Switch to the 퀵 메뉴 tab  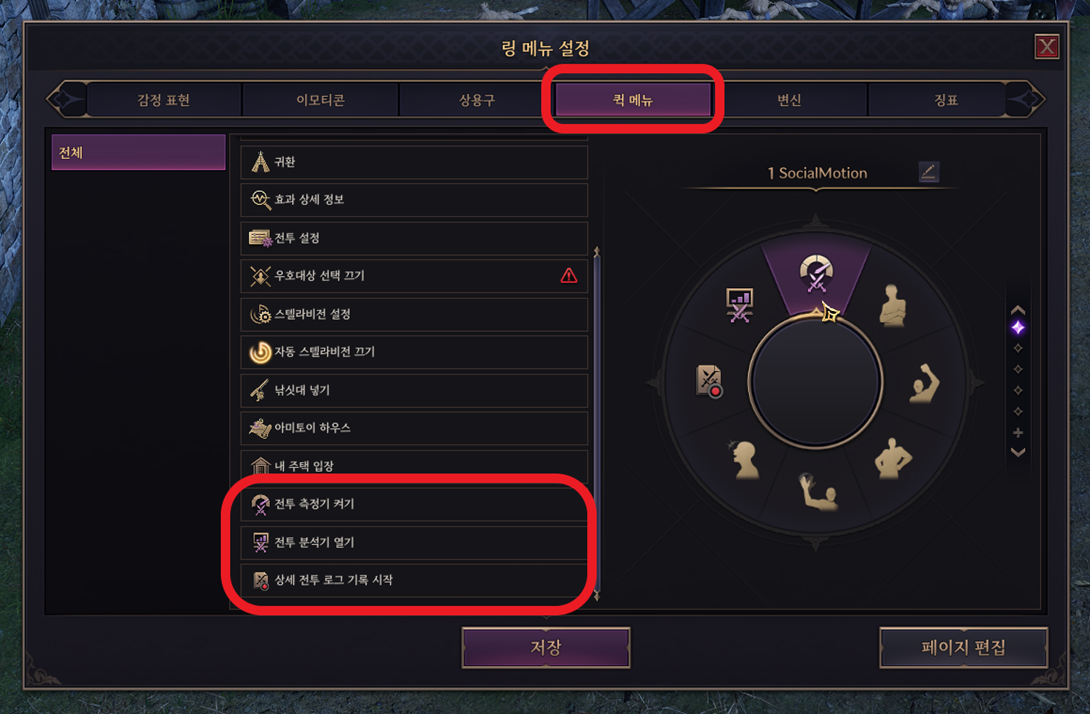click(x=632, y=100)
